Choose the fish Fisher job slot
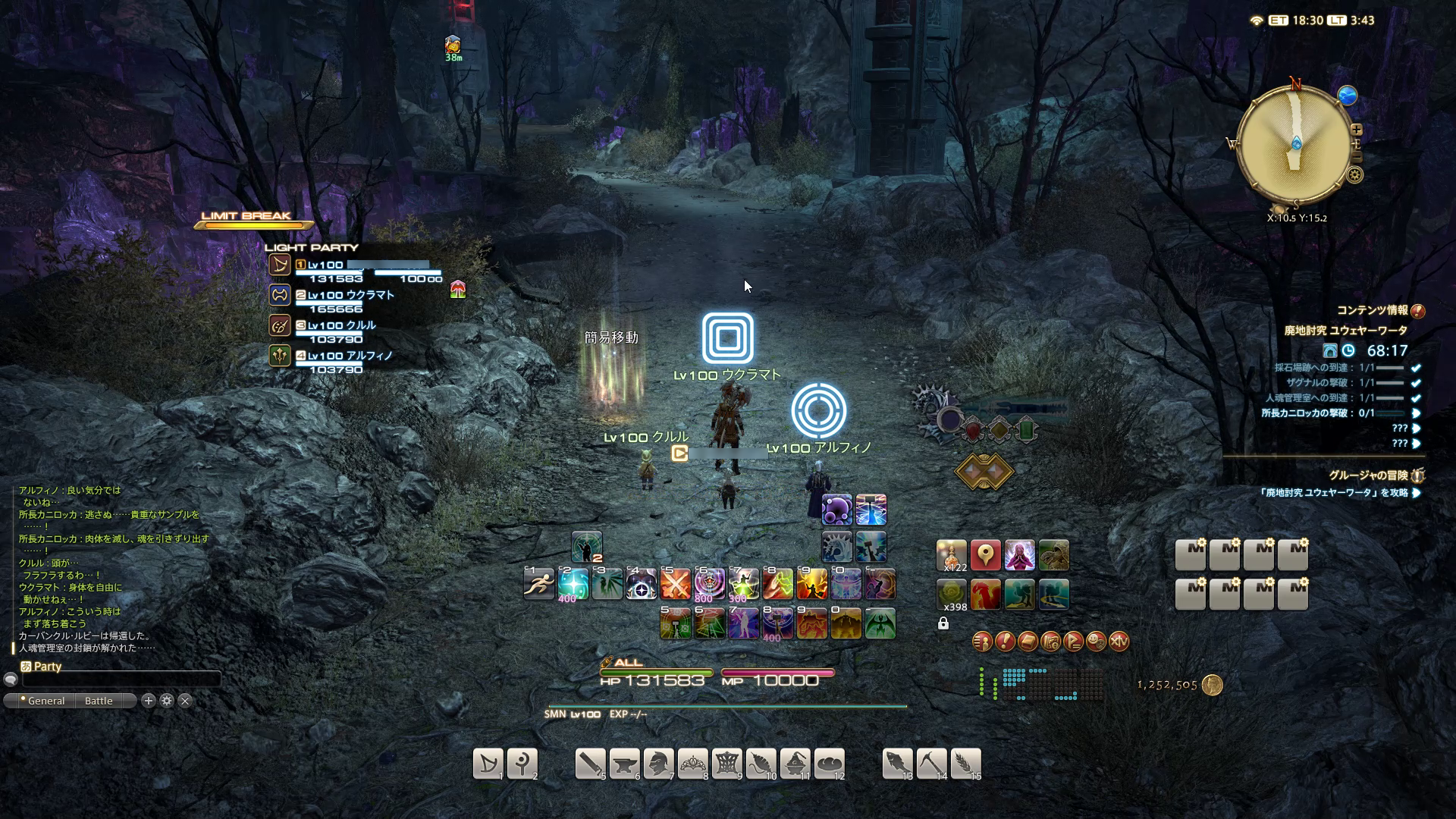 tap(897, 764)
